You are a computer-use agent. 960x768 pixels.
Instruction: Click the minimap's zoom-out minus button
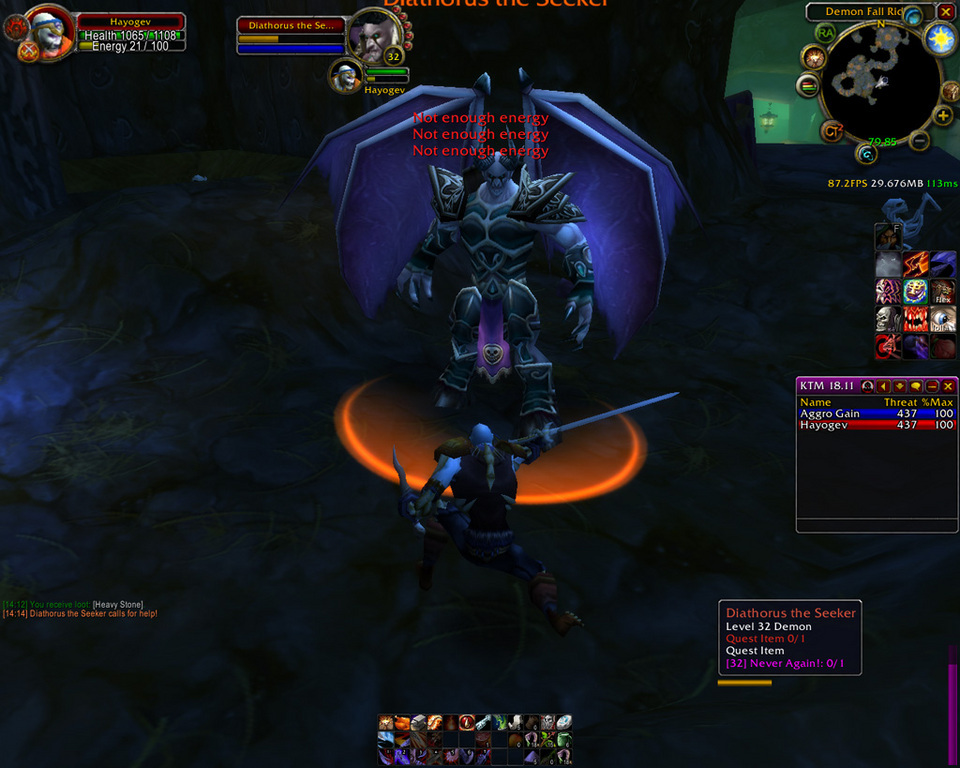(920, 141)
